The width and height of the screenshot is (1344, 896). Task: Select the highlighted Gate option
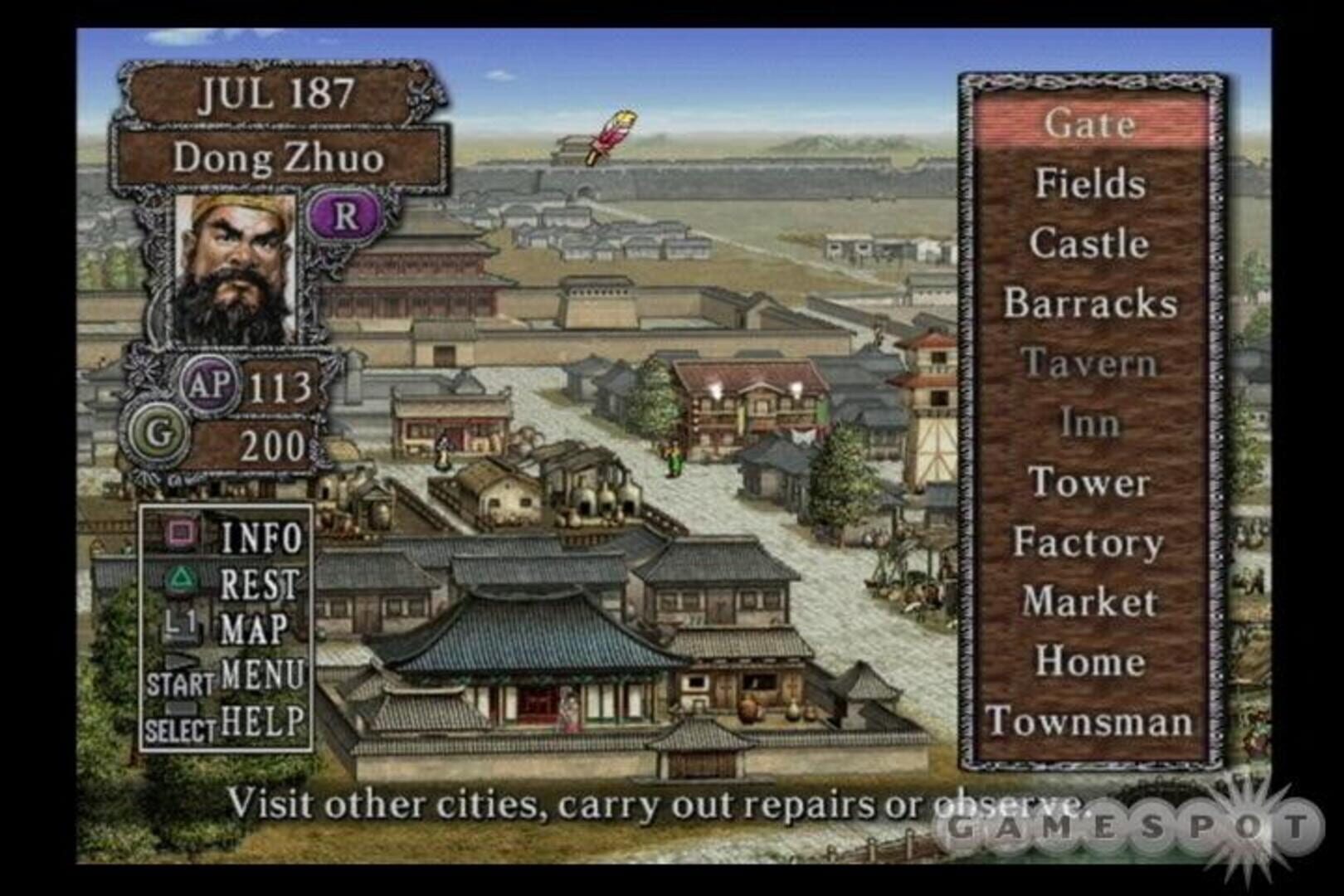click(1090, 126)
